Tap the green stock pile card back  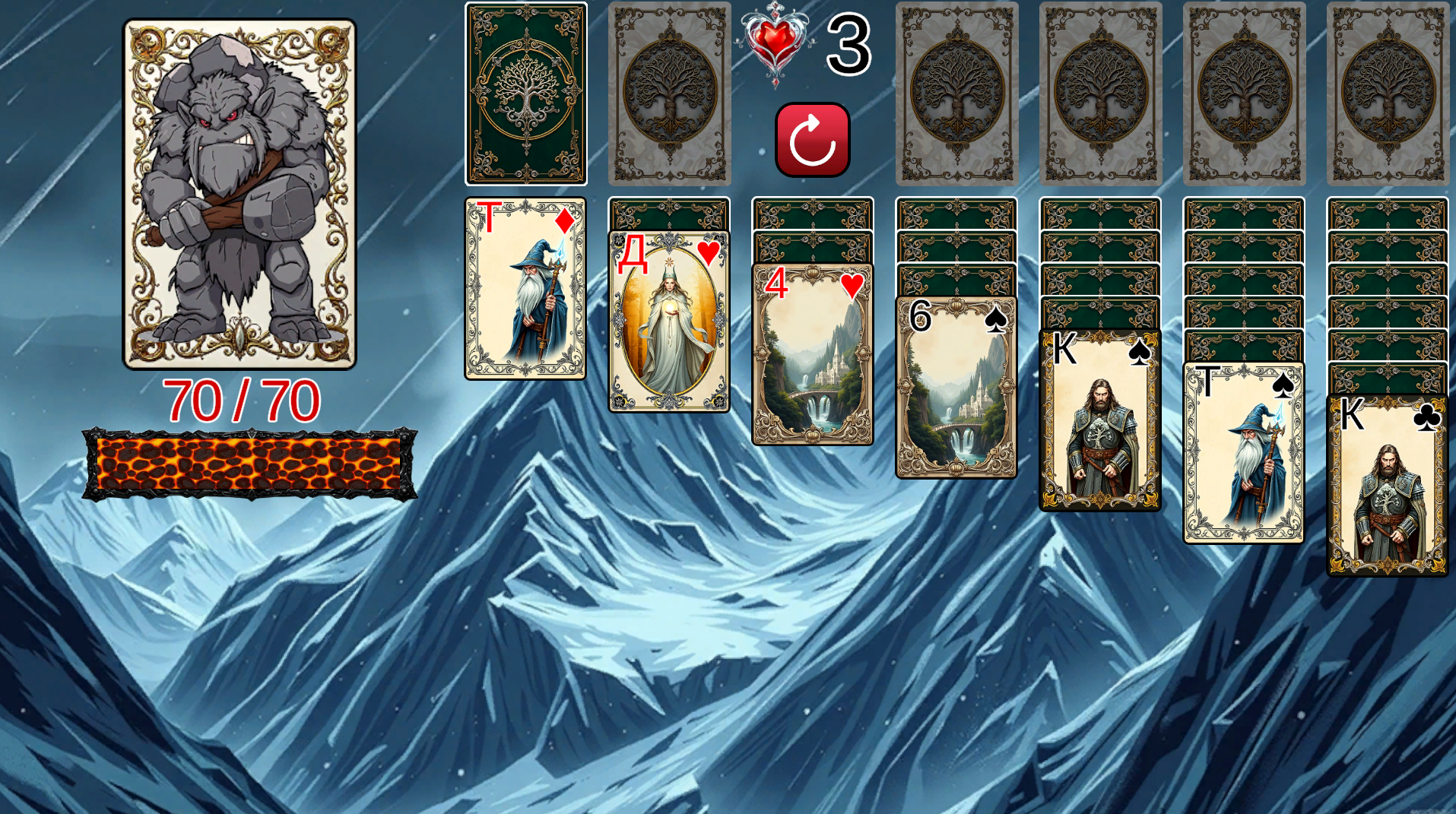point(525,94)
